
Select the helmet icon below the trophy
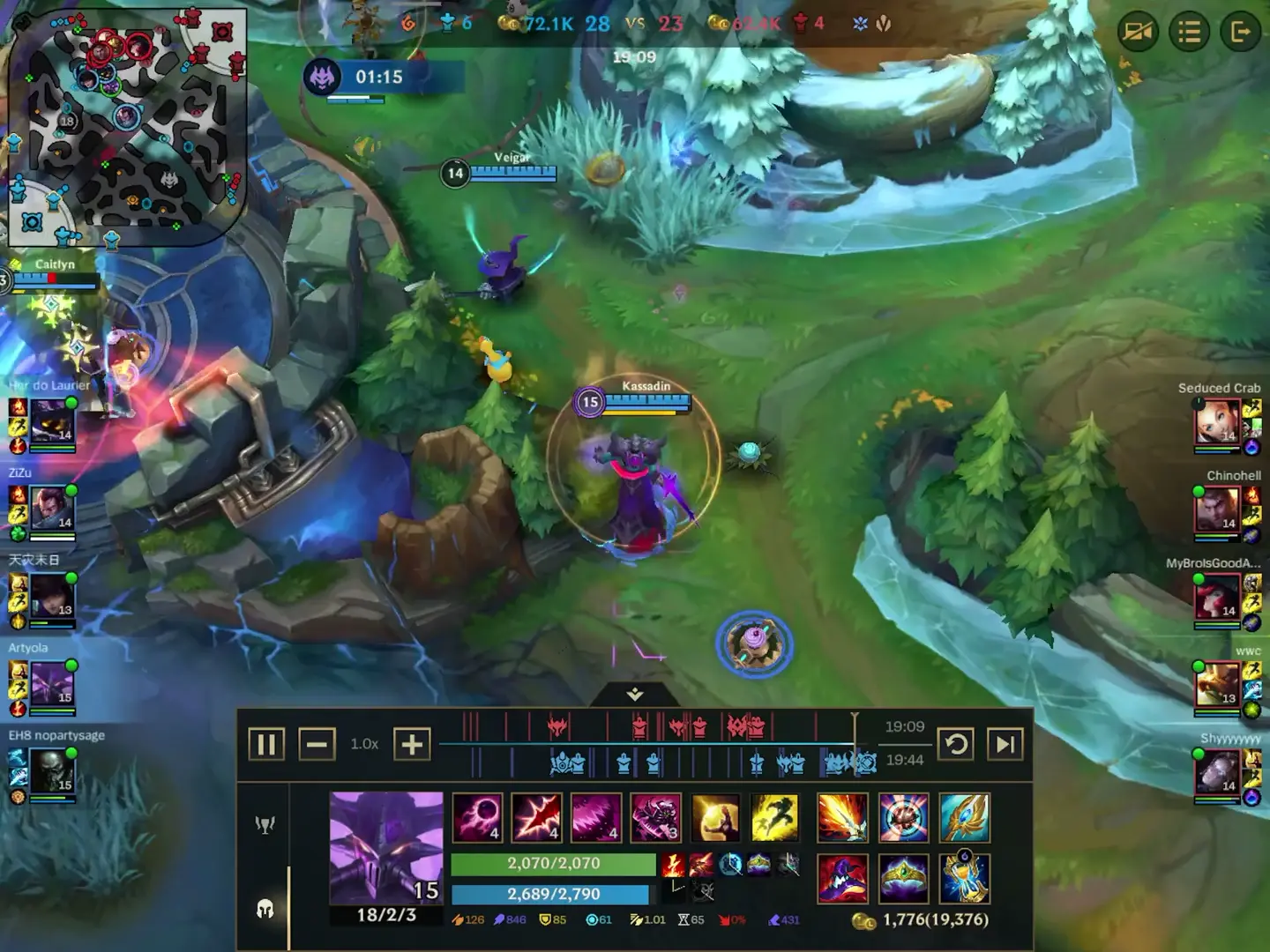pos(265,906)
